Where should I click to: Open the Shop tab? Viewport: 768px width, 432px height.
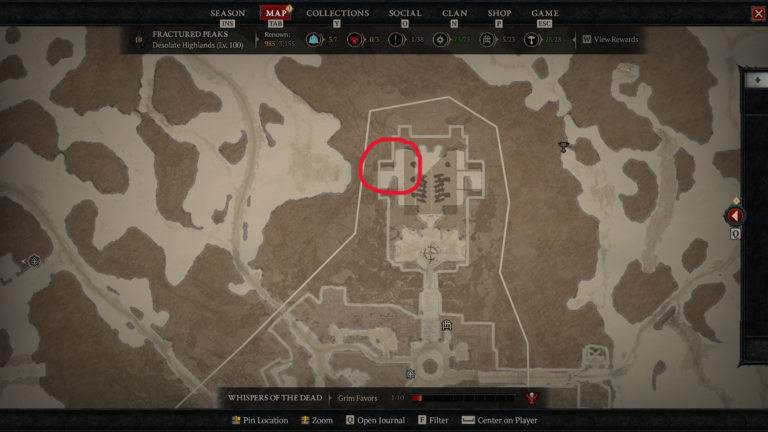tap(499, 14)
